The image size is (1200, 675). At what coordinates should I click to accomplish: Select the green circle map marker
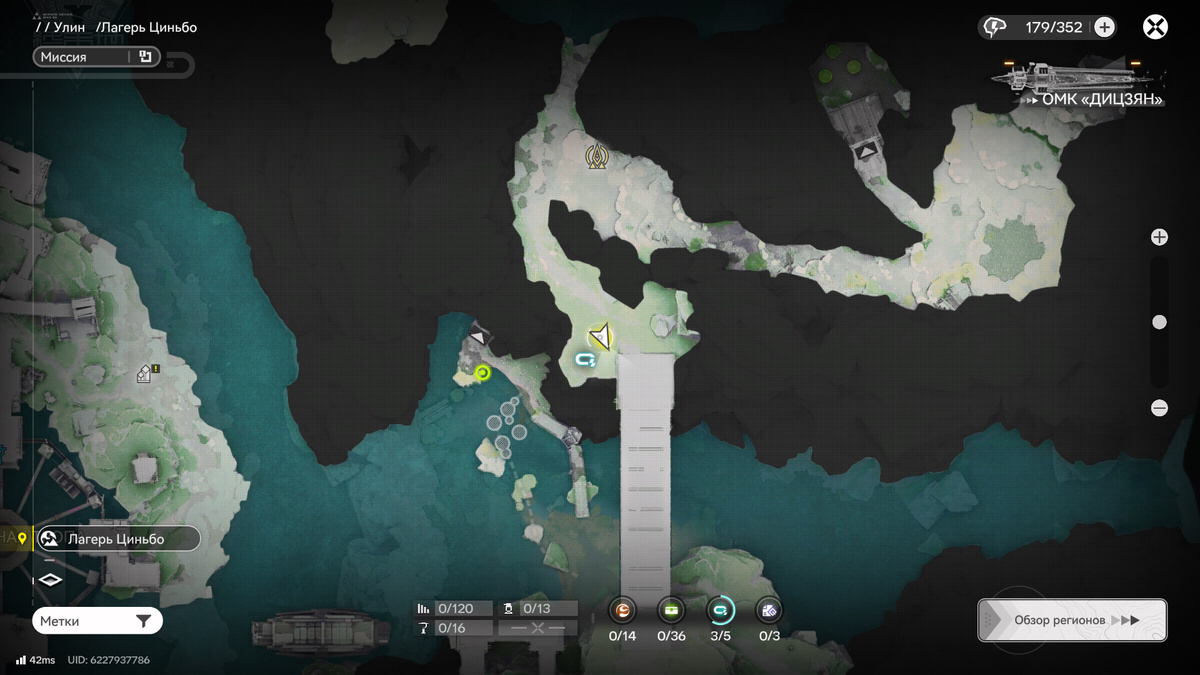[x=482, y=373]
